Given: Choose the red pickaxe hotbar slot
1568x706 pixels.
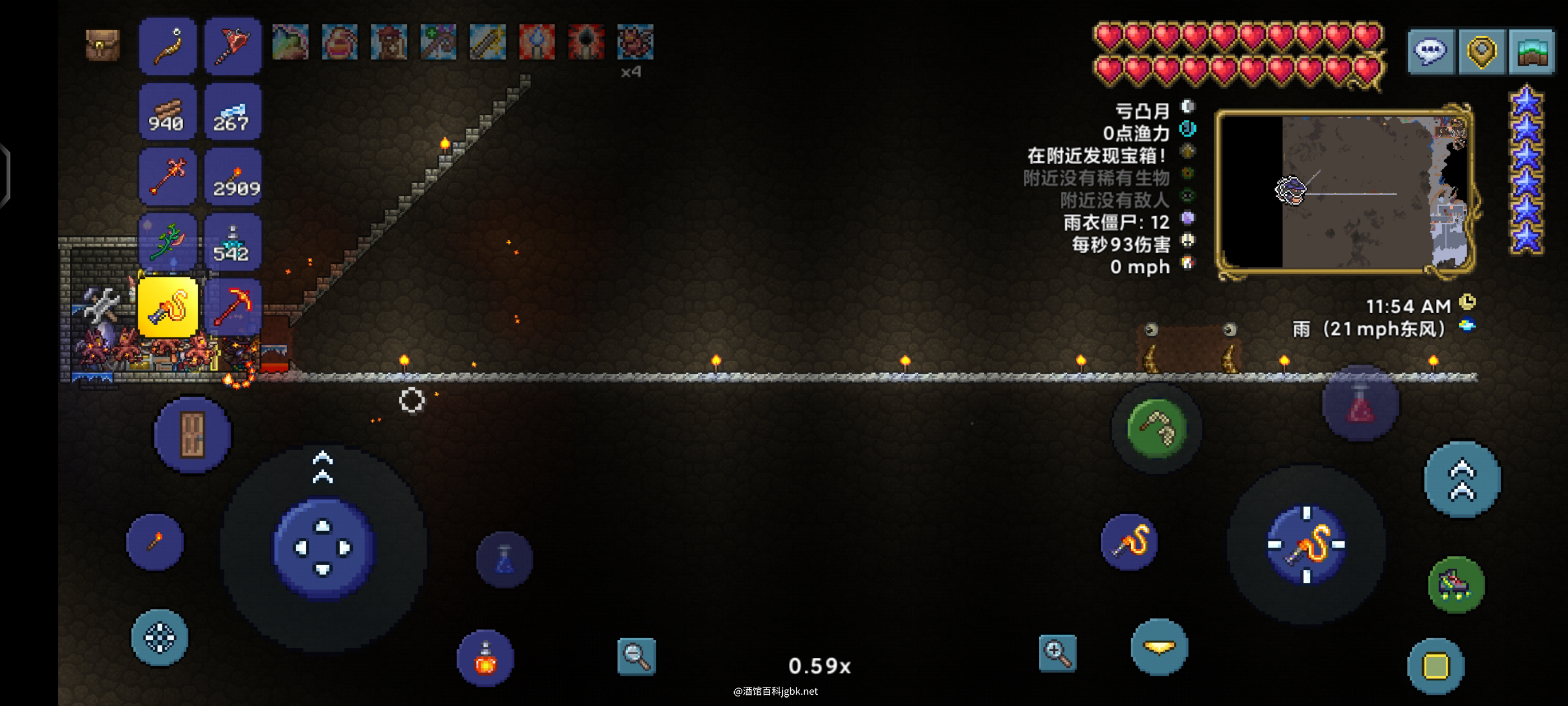Looking at the screenshot, I should (233, 306).
